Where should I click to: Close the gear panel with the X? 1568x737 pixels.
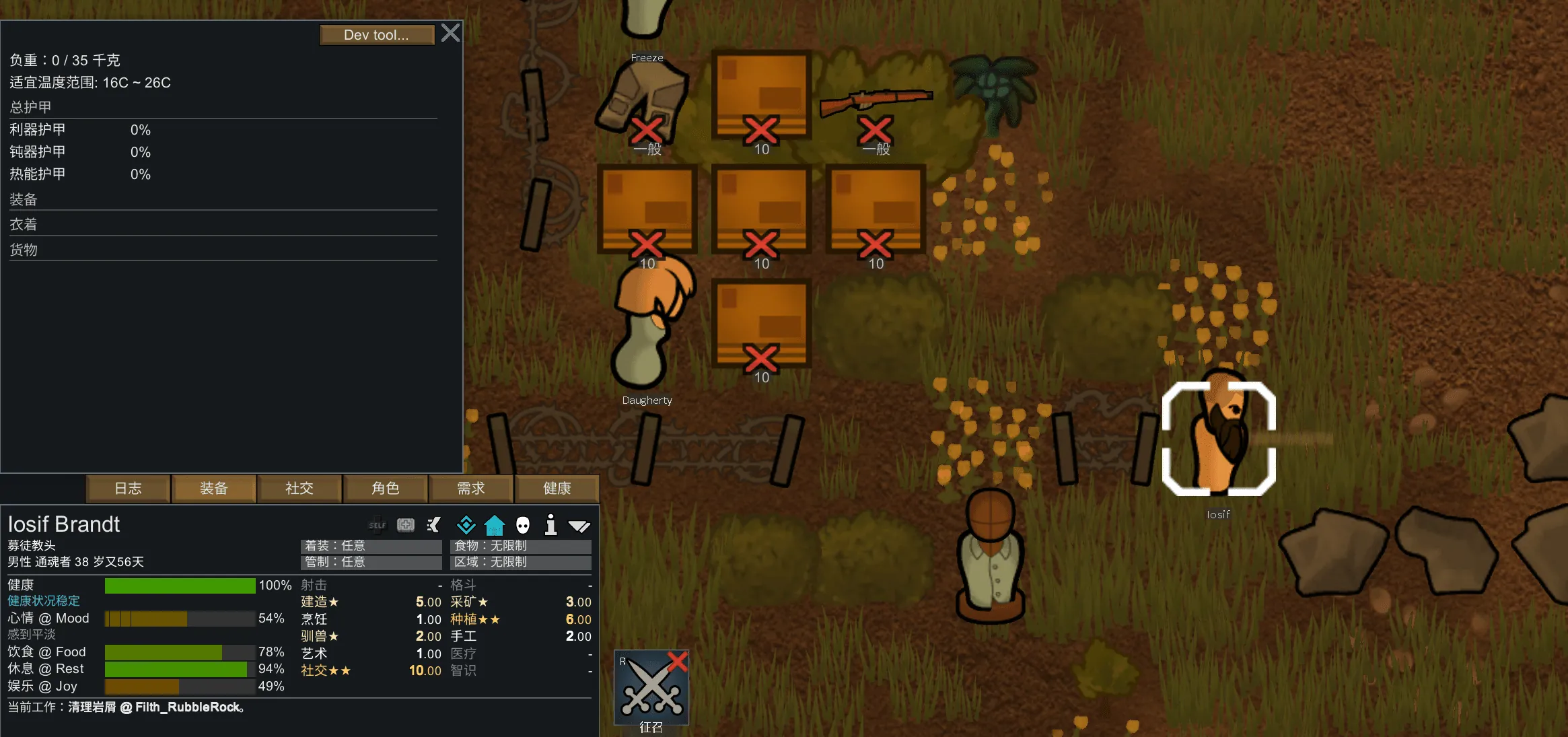click(x=450, y=33)
